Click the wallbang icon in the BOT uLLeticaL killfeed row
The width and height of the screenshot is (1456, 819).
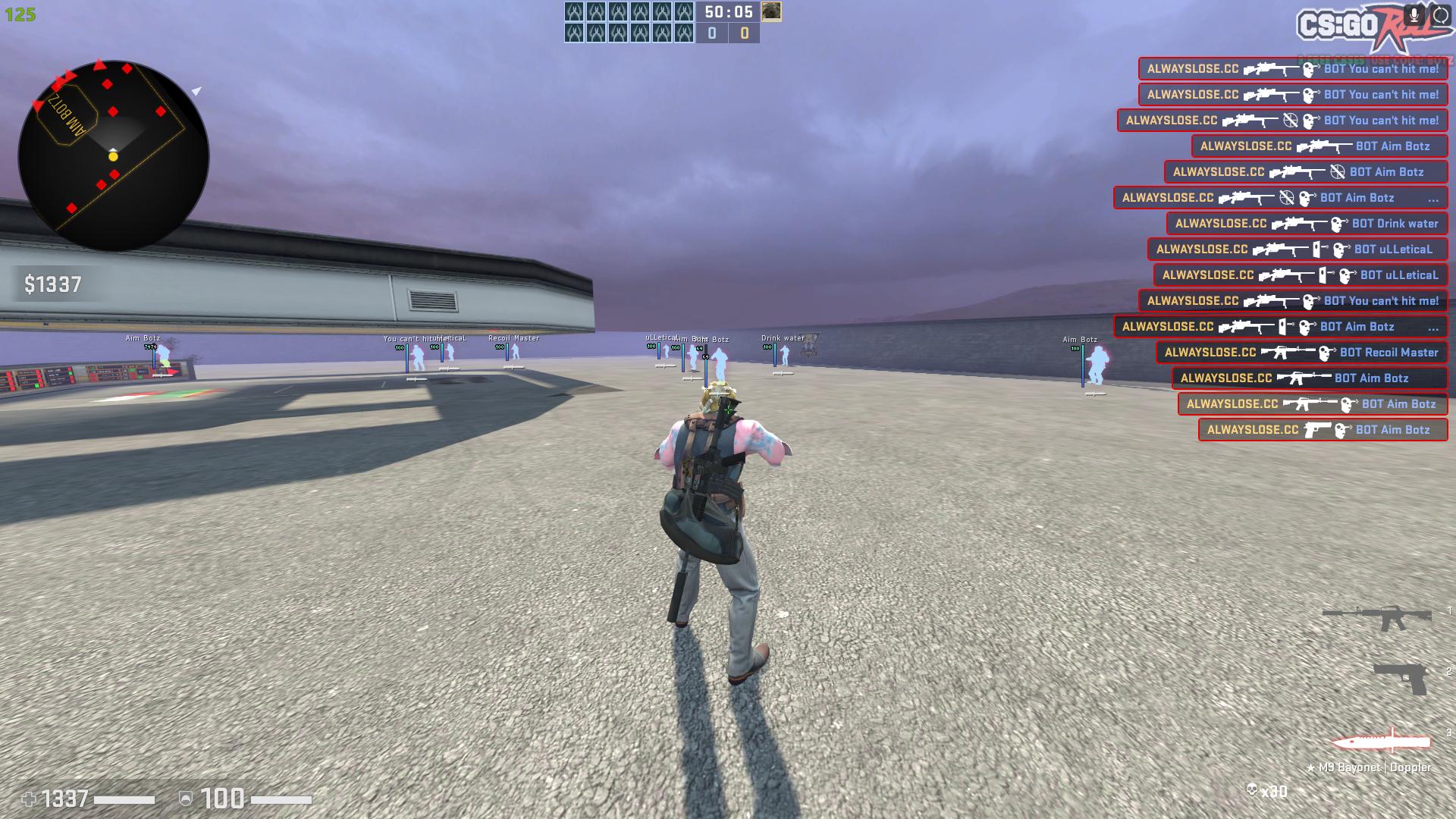click(x=1317, y=249)
